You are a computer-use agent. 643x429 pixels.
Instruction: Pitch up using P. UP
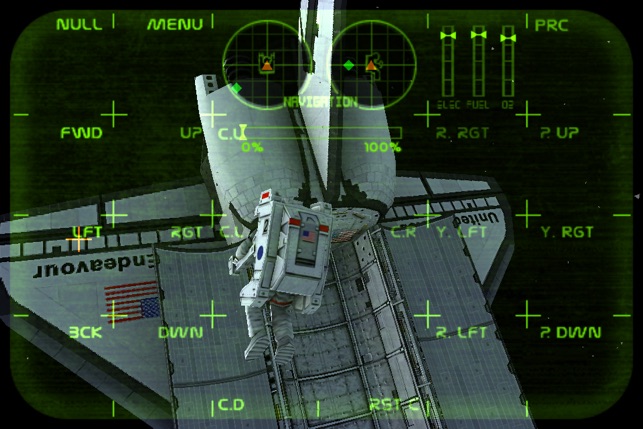(559, 133)
